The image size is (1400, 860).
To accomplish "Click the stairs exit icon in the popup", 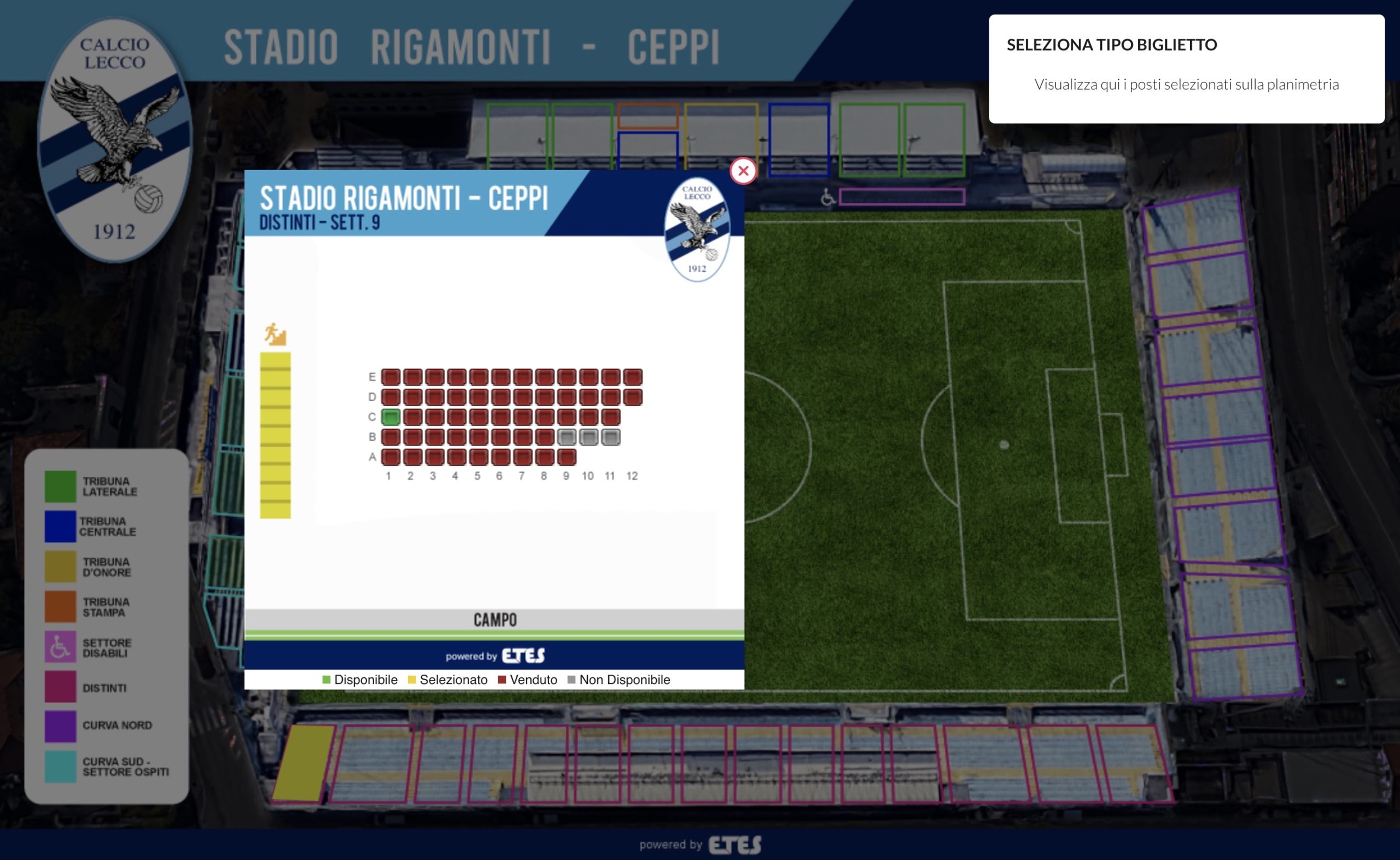I will 275,335.
